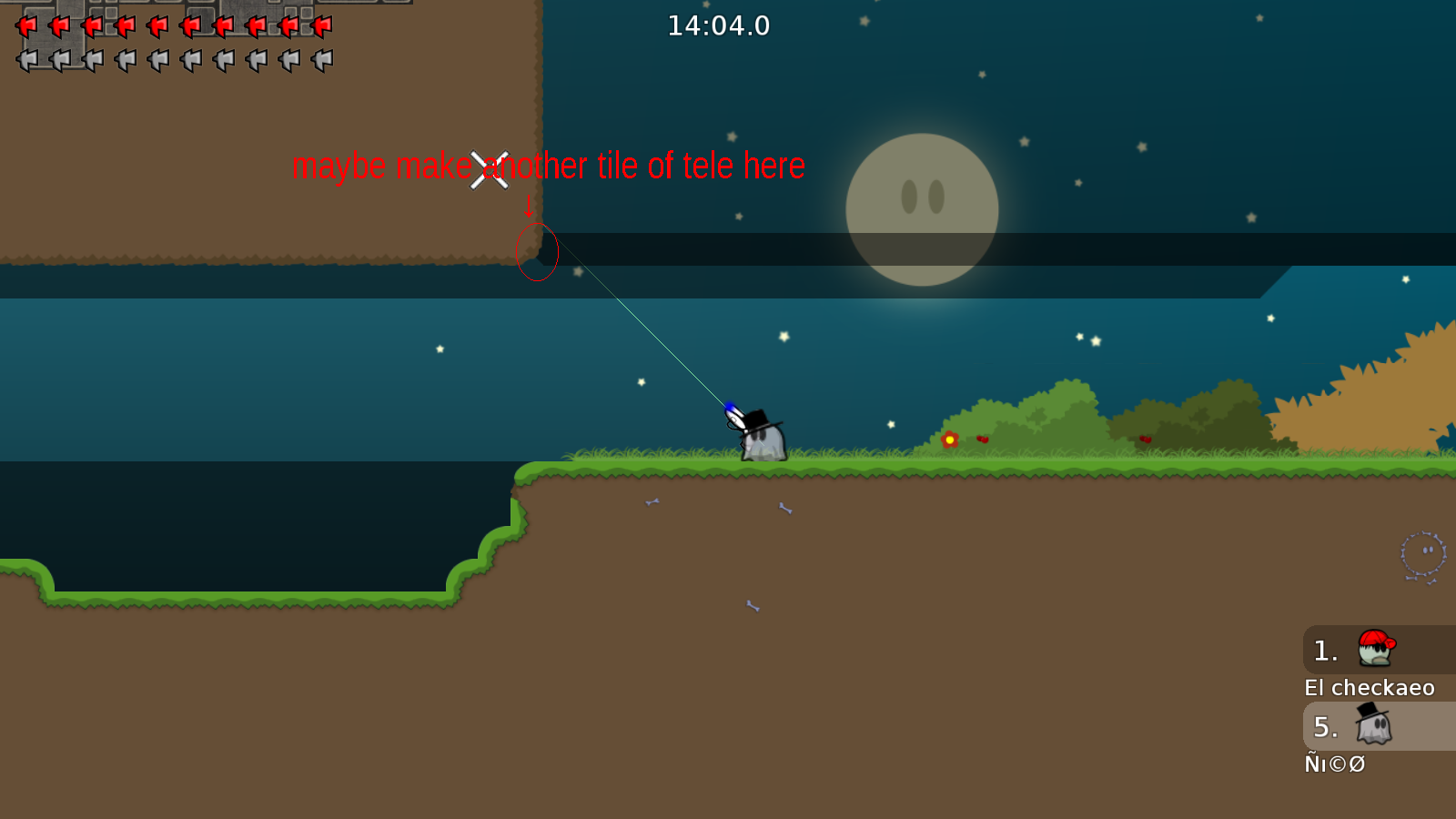1456x819 pixels.
Task: Select the last heart in the health row
Action: (x=322, y=25)
